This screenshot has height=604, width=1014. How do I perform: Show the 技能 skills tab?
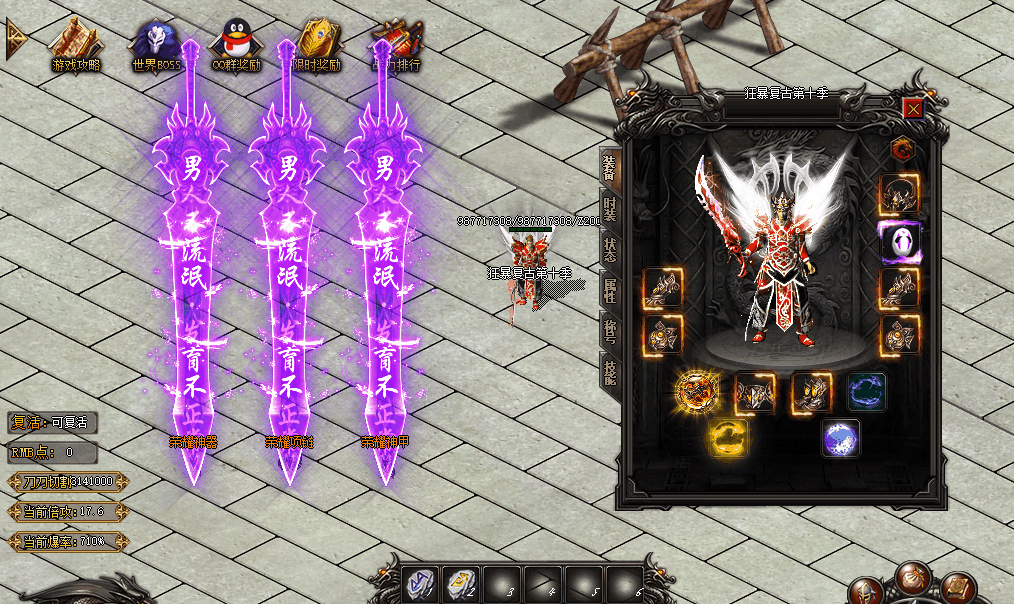coord(609,372)
